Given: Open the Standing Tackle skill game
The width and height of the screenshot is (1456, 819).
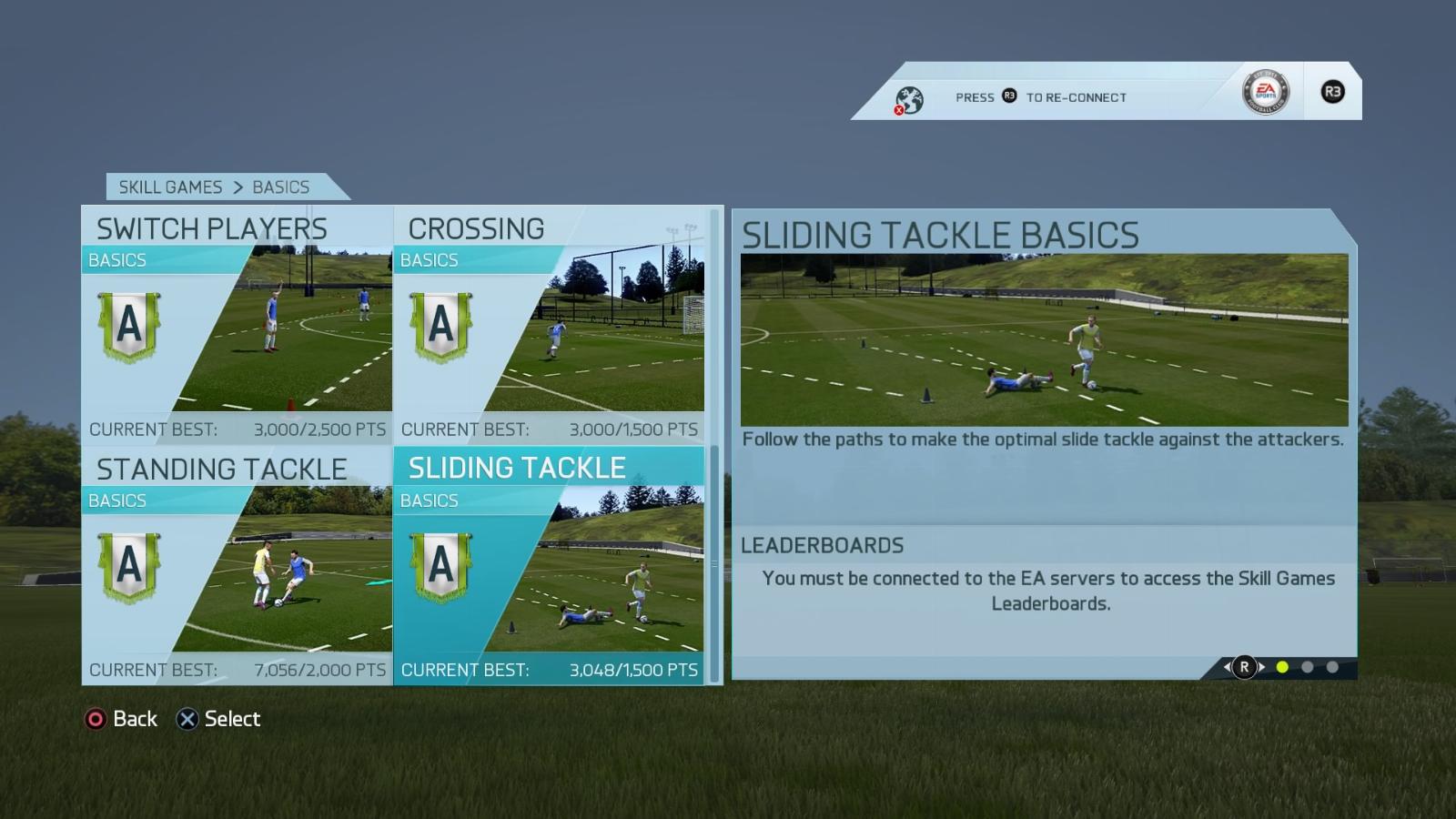Looking at the screenshot, I should pos(237,564).
